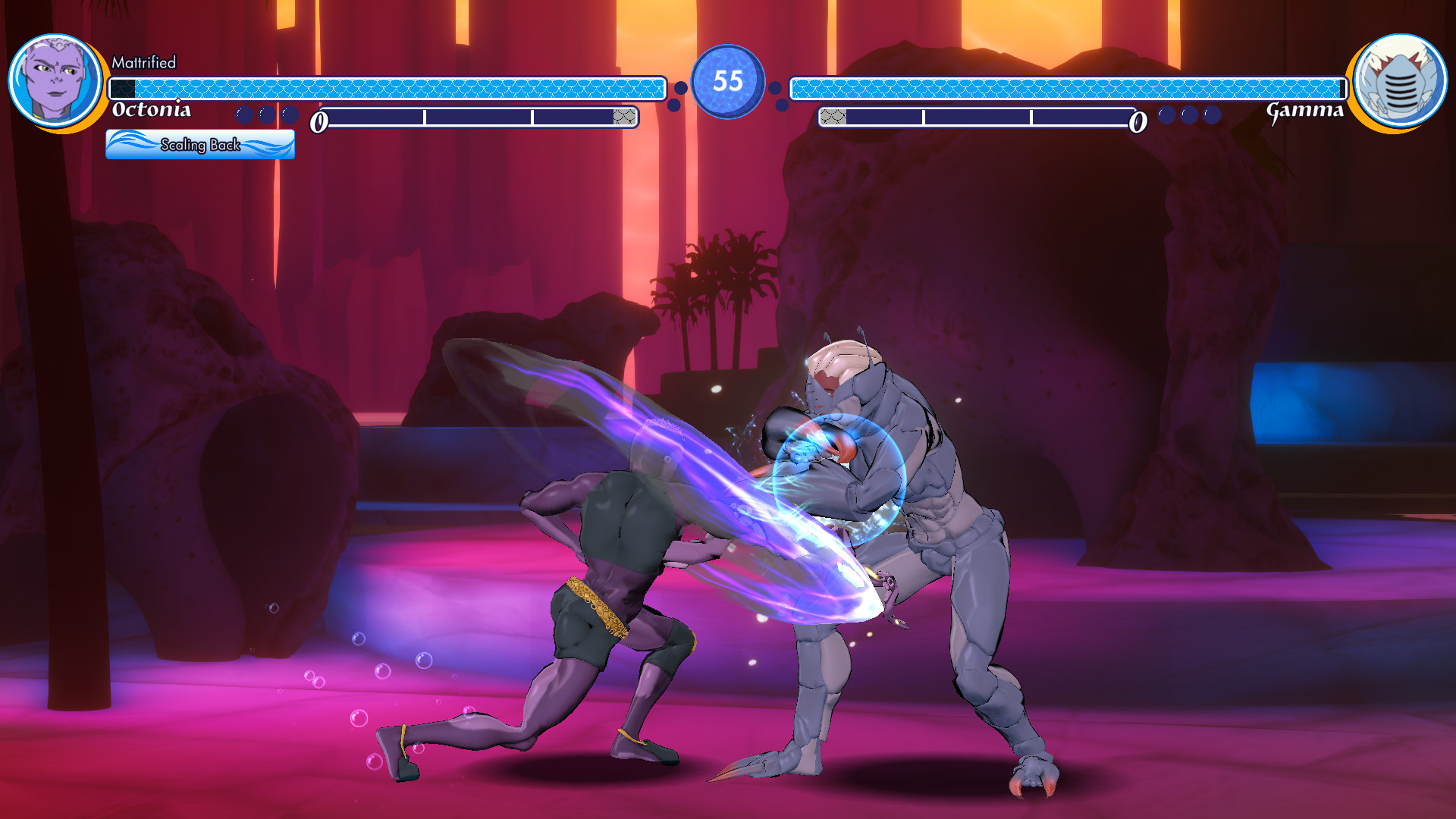1456x819 pixels.
Task: Click the '0' counter beside Gamma's meter bar
Action: (1137, 121)
